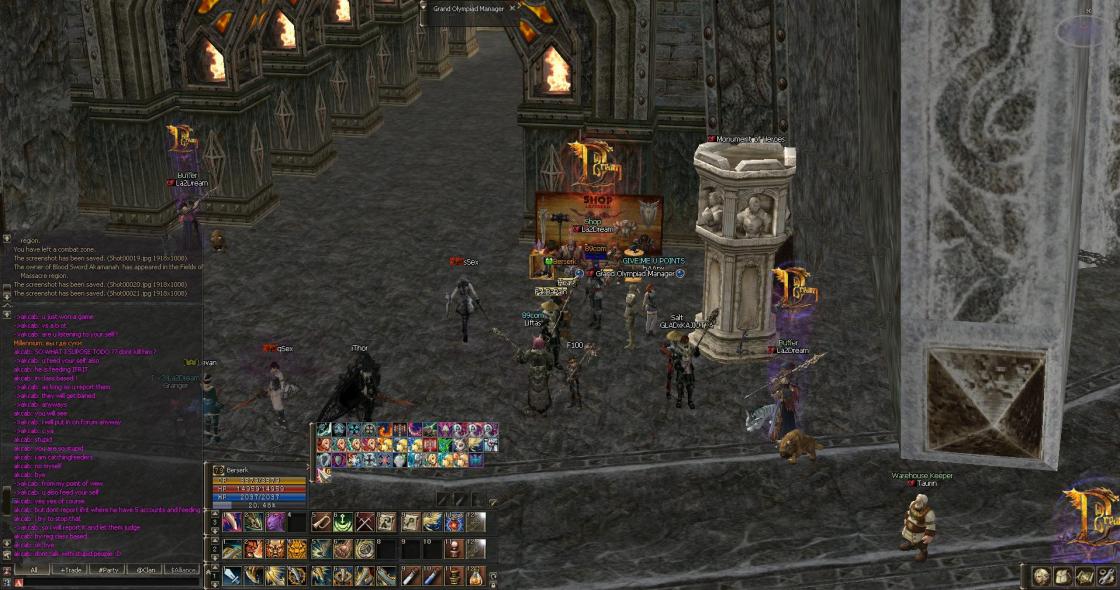Activate the purple demon face skill
This screenshot has height=590, width=1120.
point(275,522)
